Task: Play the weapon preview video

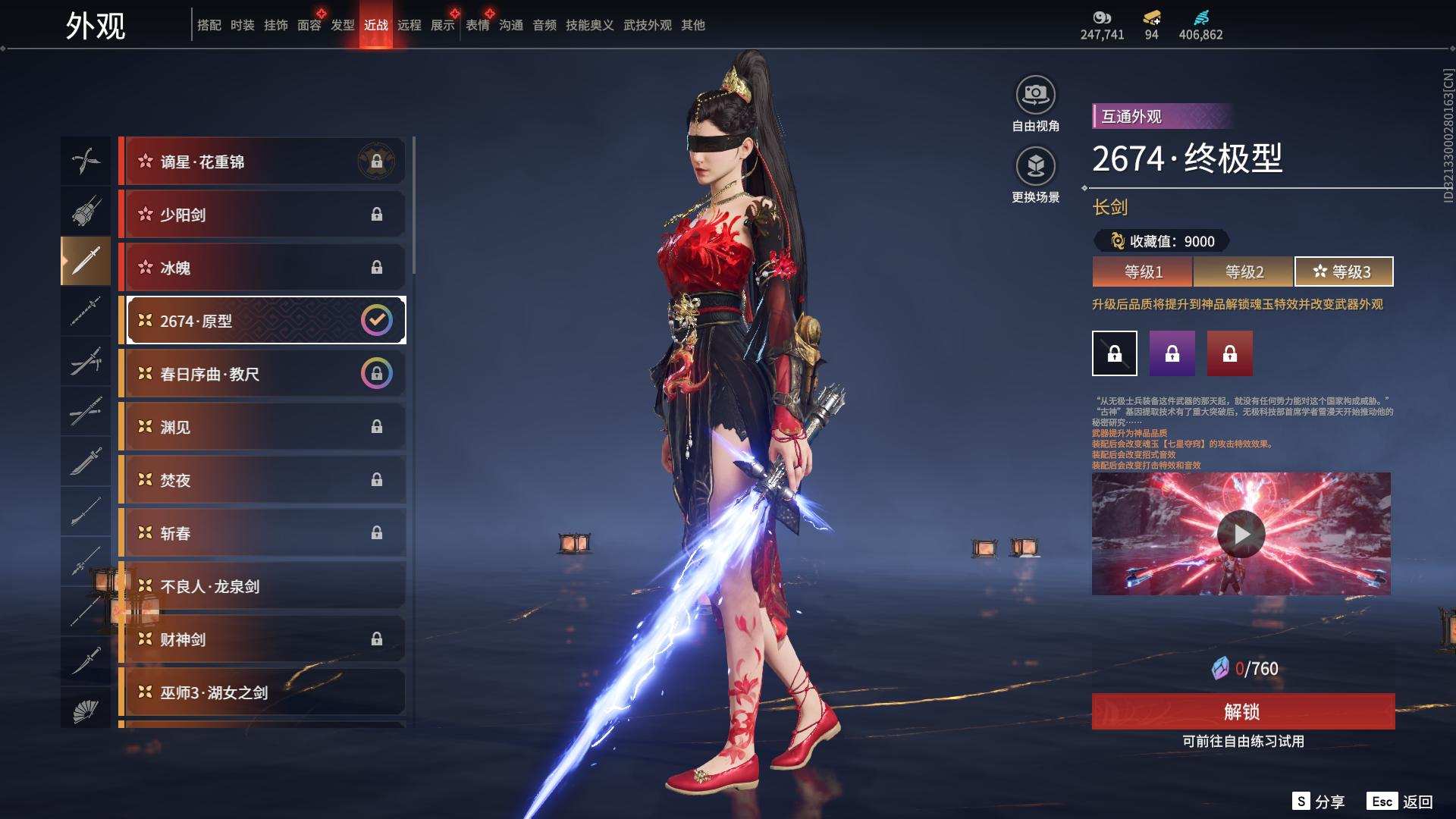Action: tap(1241, 534)
